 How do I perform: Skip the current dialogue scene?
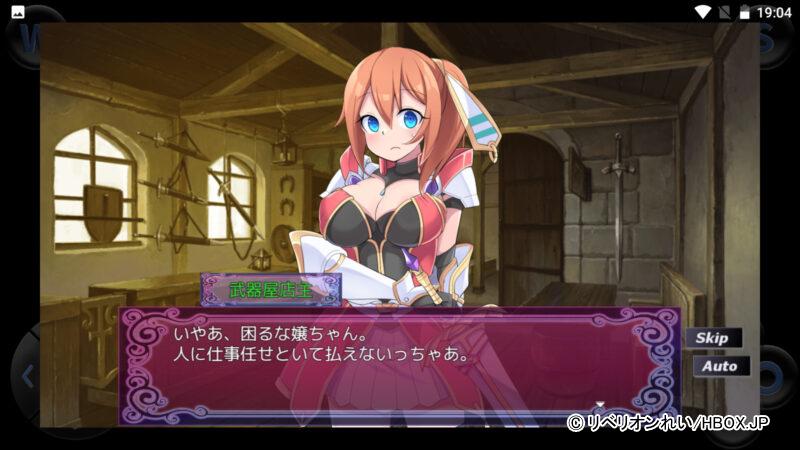click(712, 338)
